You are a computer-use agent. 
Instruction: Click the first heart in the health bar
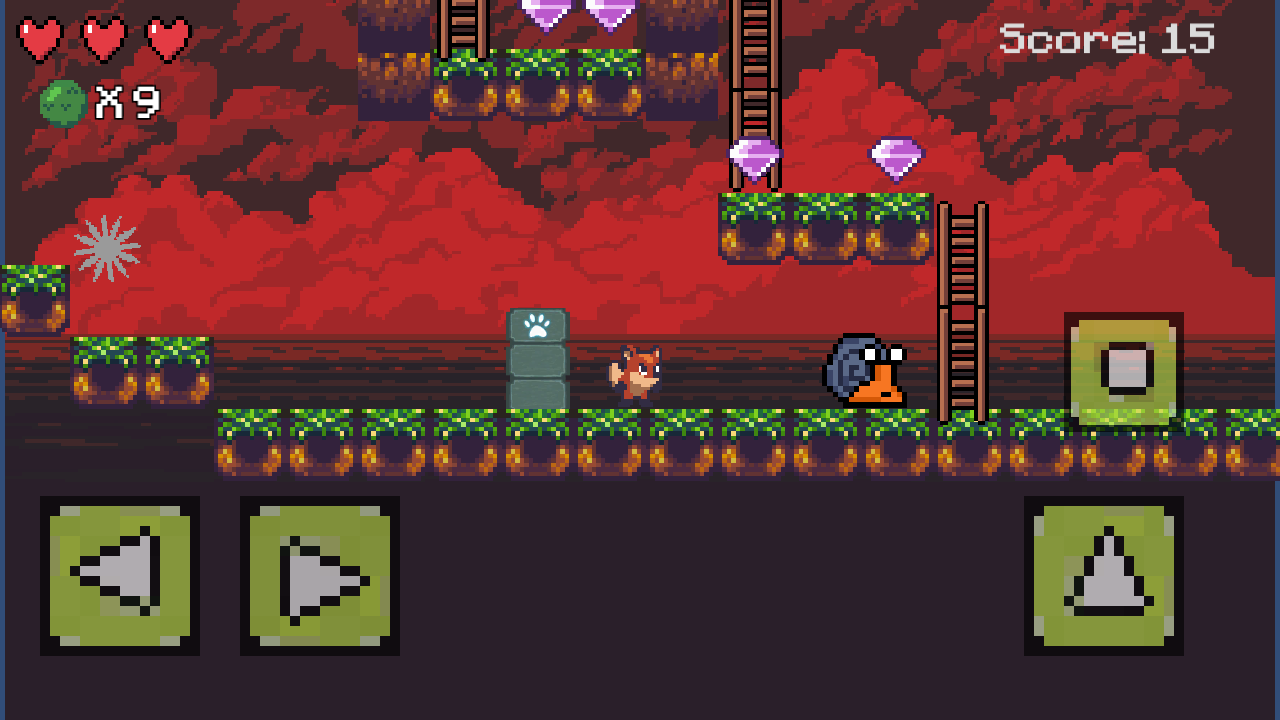coord(40,40)
